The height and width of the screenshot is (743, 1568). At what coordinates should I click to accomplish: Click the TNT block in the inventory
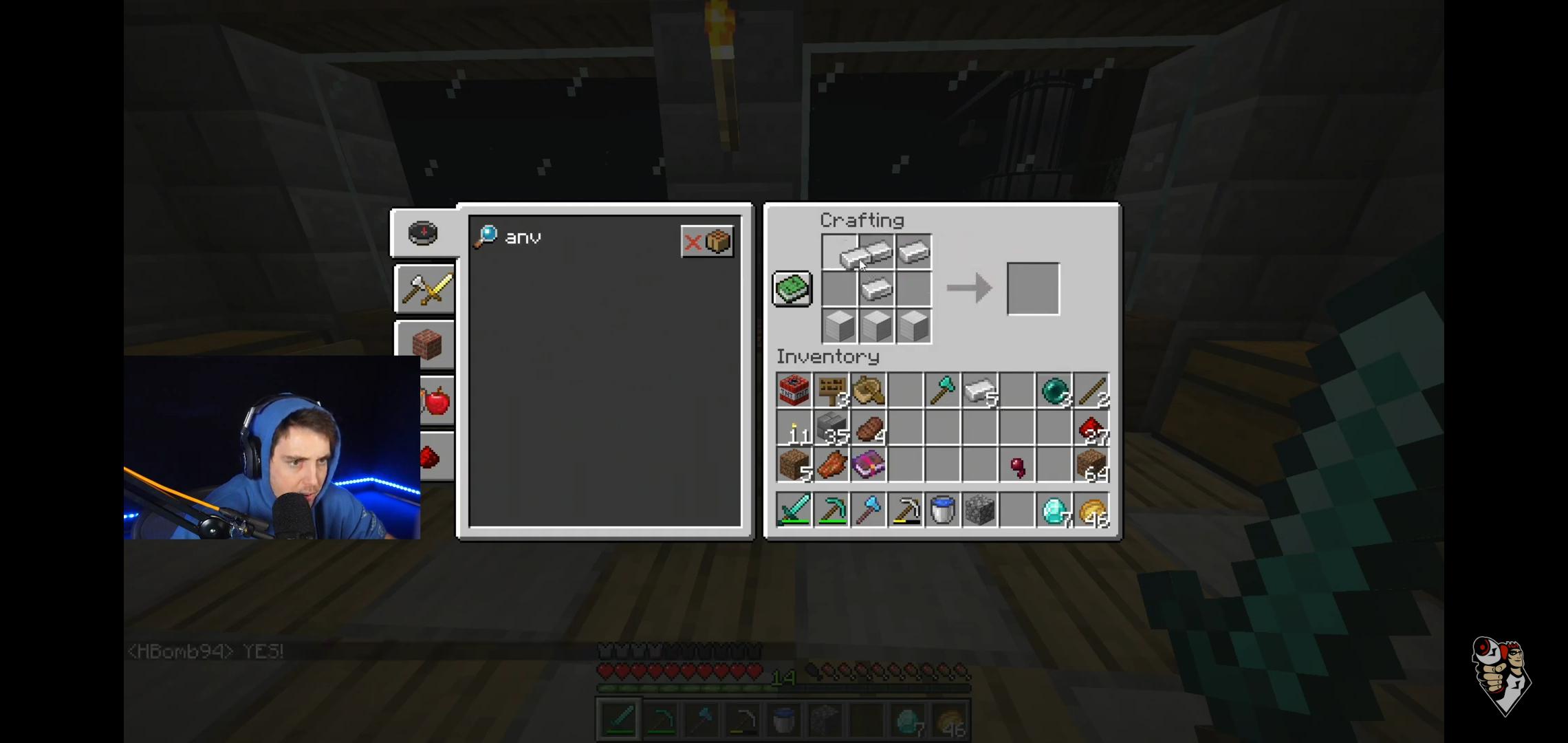(x=794, y=391)
